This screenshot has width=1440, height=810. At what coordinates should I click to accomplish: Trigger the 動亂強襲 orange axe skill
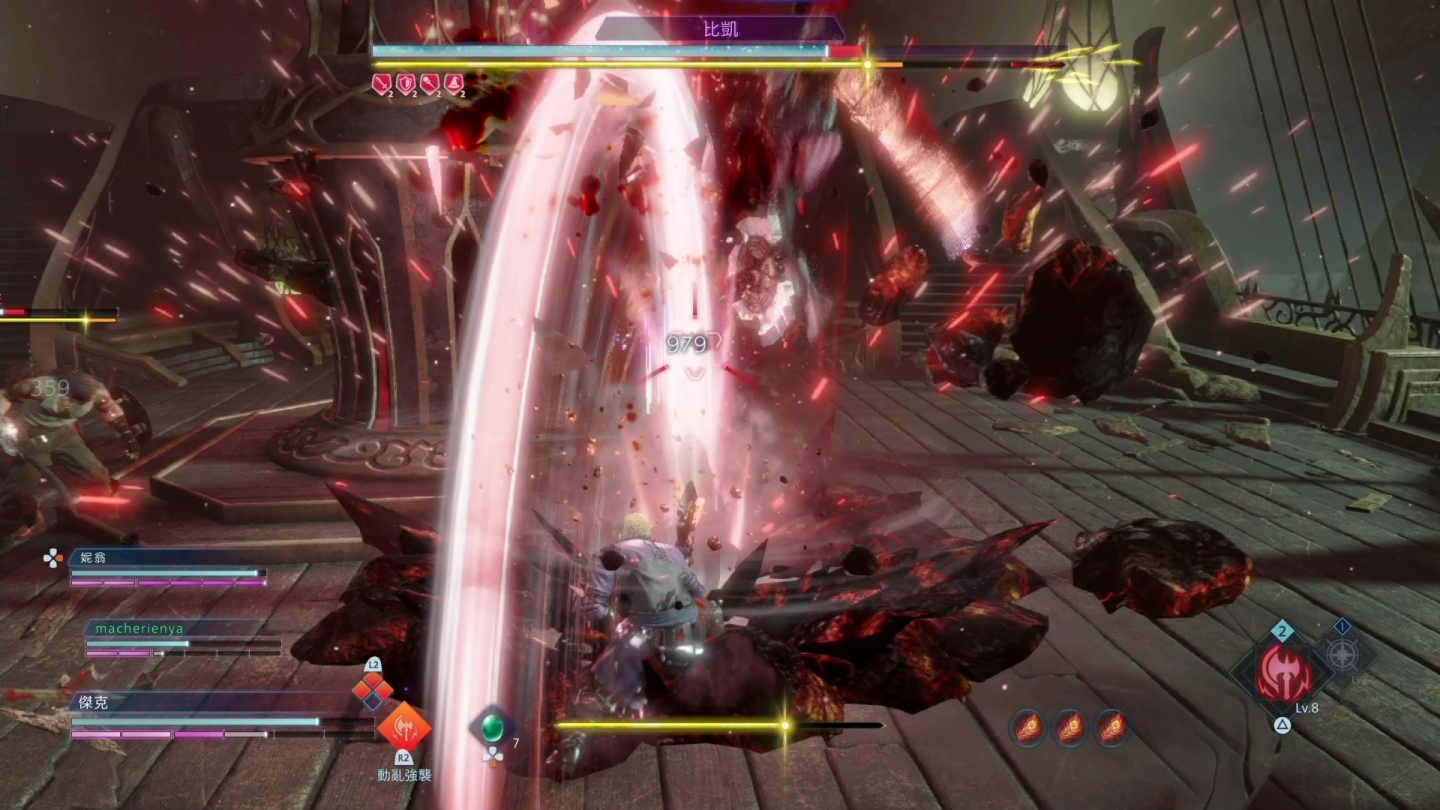403,727
